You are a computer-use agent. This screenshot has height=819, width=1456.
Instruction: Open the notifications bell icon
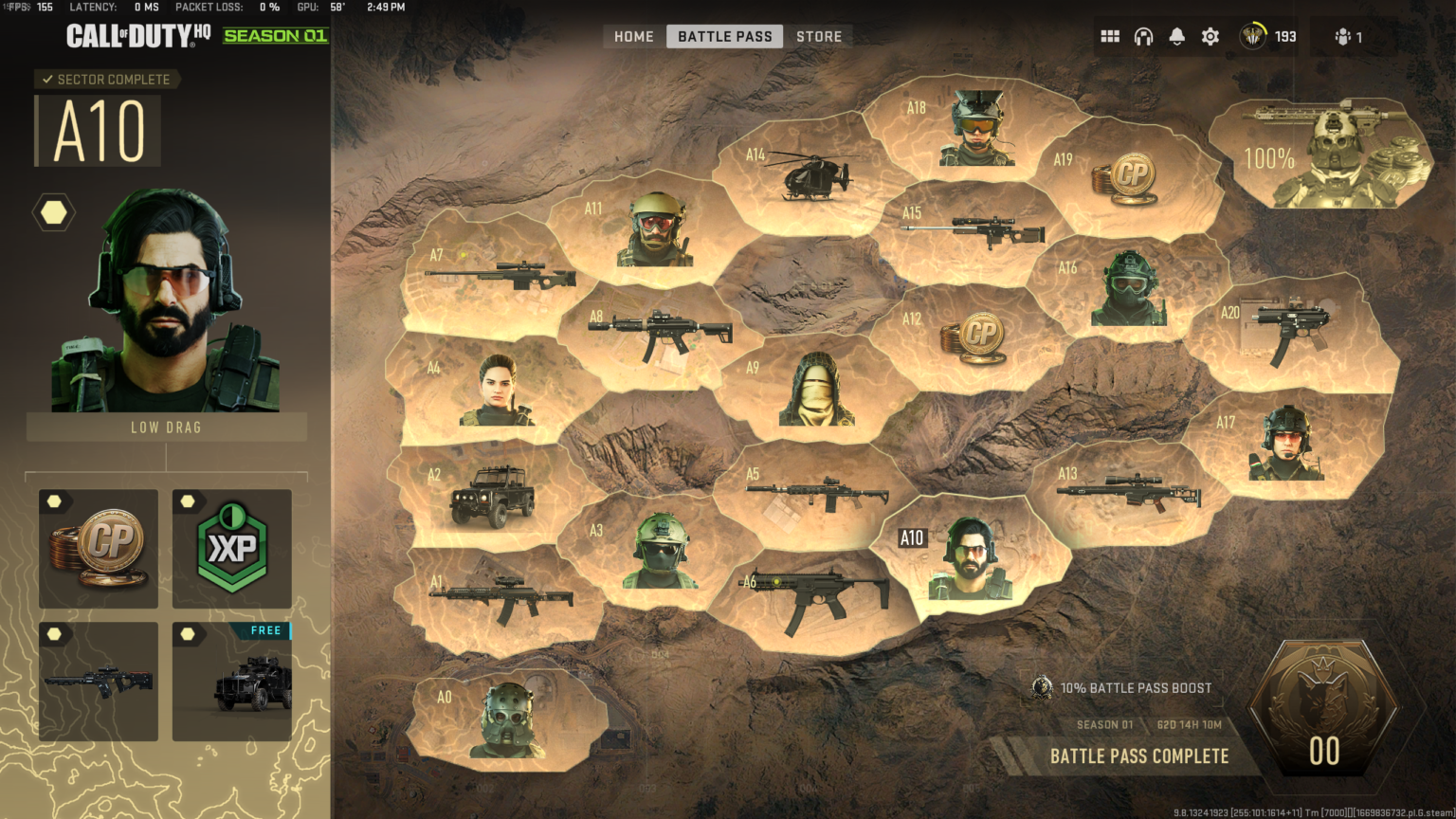pyautogui.click(x=1176, y=35)
